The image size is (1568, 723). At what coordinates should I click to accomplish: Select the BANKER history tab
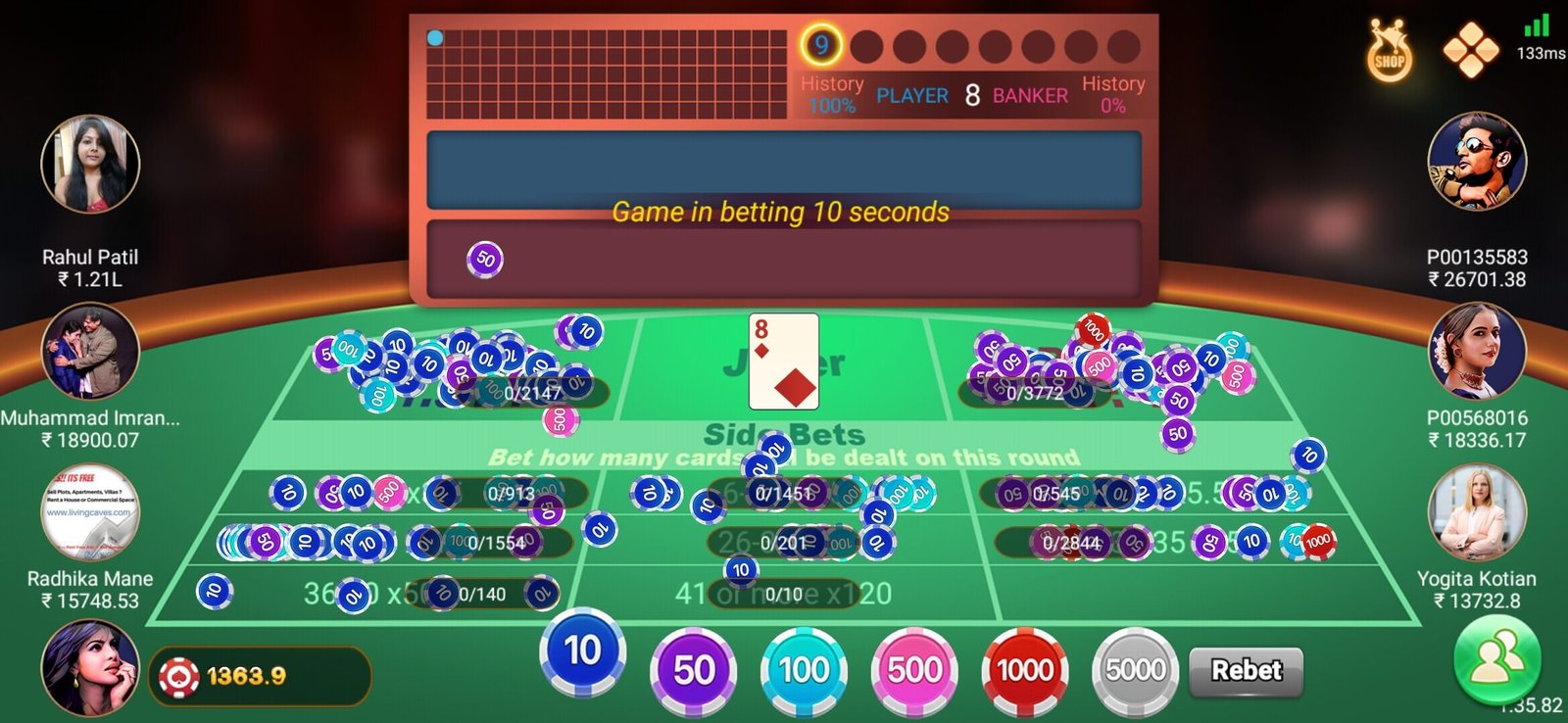pyautogui.click(x=1029, y=96)
